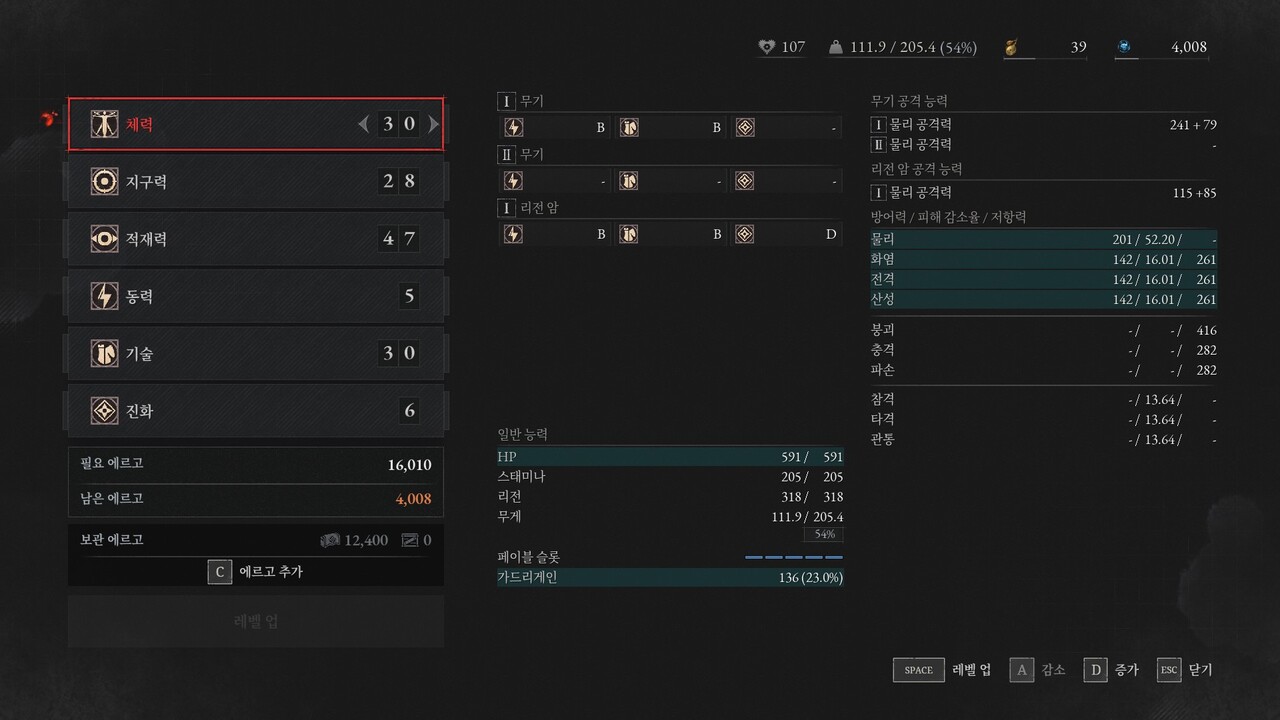Click the left arrow to decrease 체력

click(x=363, y=123)
